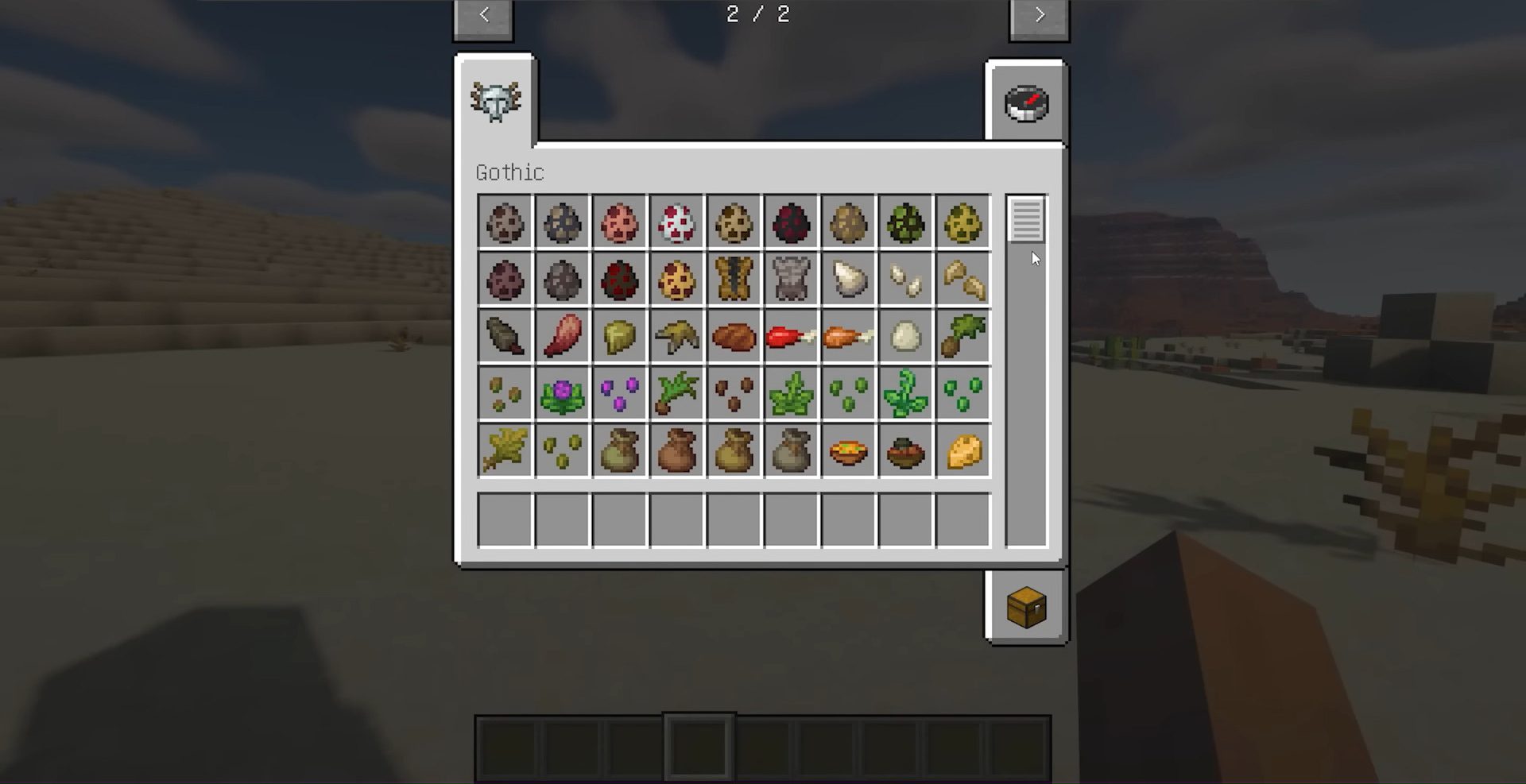Image resolution: width=1526 pixels, height=784 pixels.
Task: Select the white egg with red spots
Action: [x=676, y=223]
